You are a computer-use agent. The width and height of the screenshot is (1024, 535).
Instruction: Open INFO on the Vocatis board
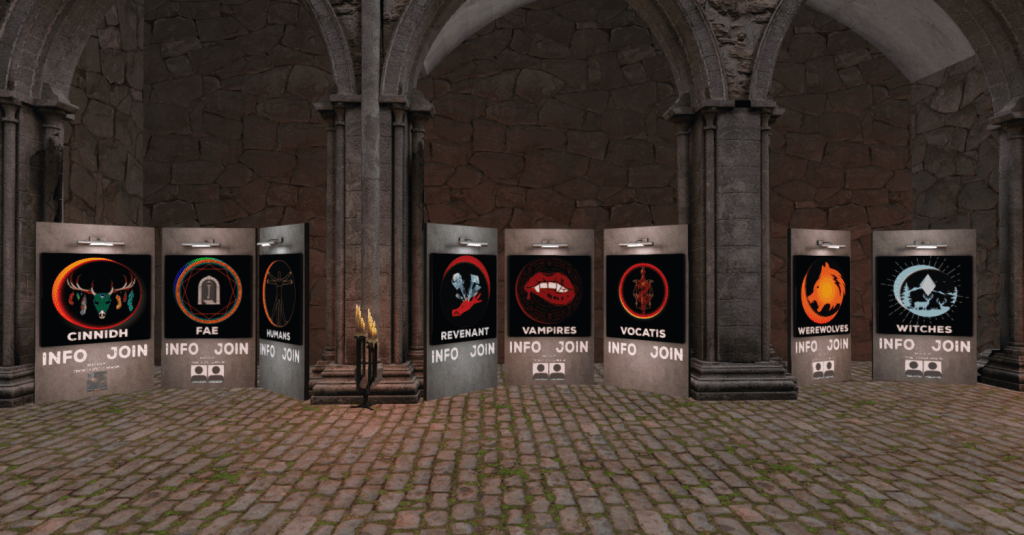click(622, 350)
